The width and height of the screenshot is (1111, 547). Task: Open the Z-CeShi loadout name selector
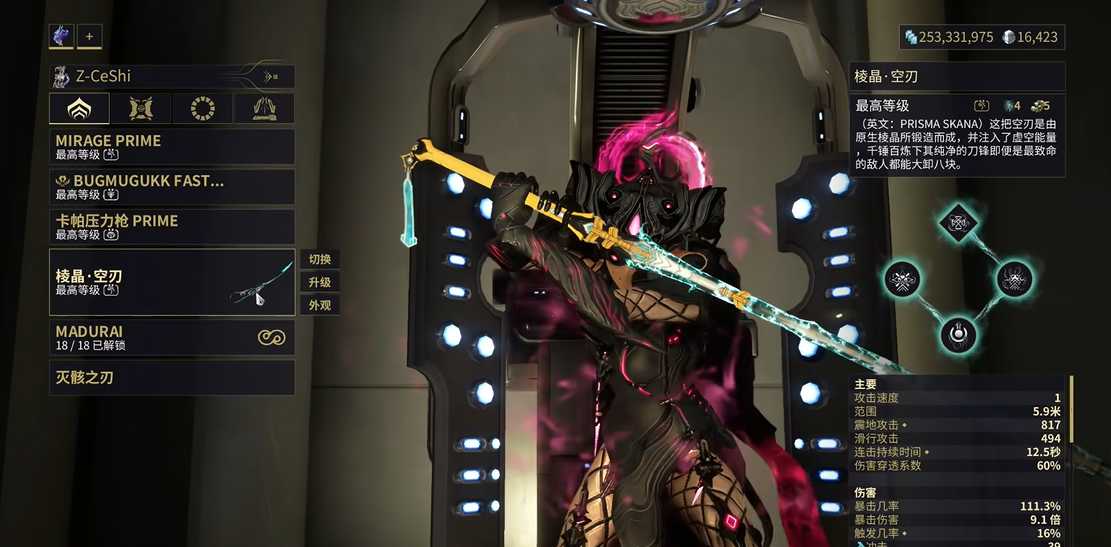point(172,76)
